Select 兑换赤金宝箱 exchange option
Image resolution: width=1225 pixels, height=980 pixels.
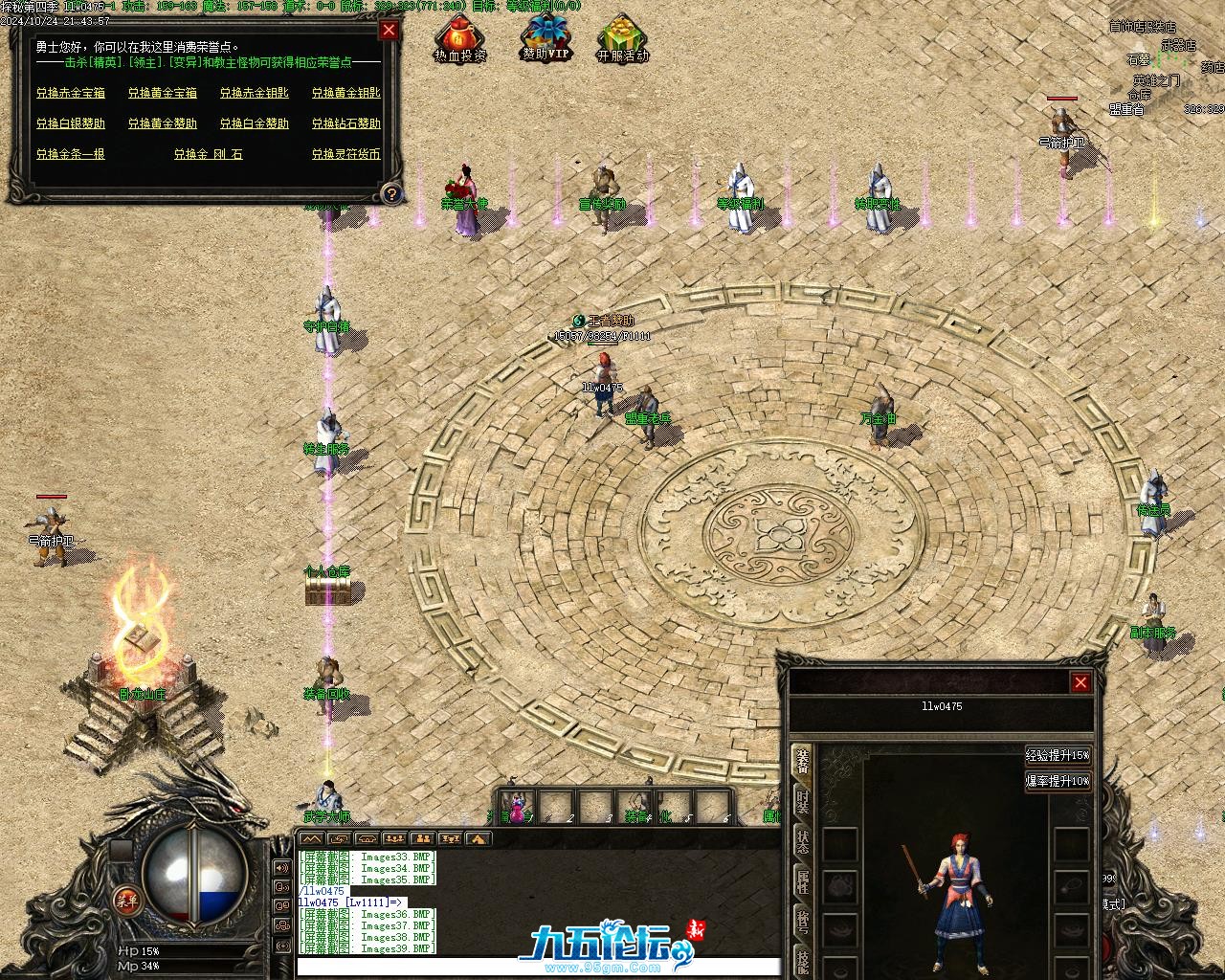71,93
